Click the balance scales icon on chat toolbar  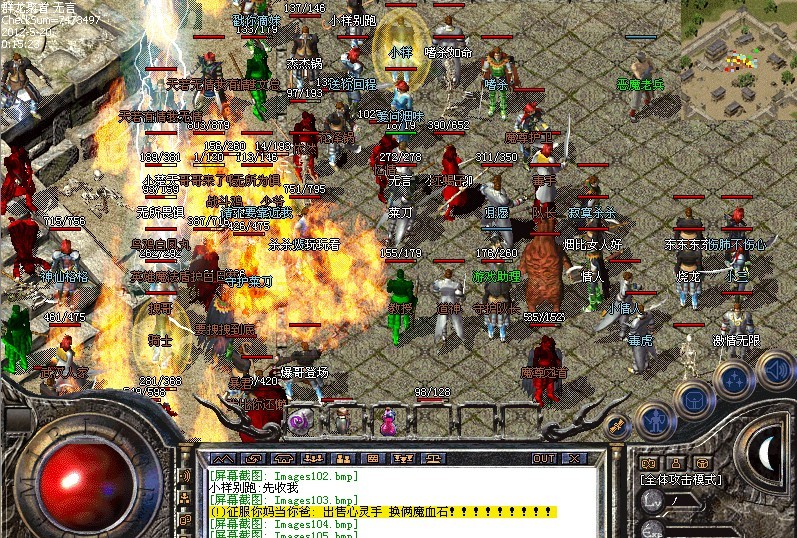[x=435, y=458]
